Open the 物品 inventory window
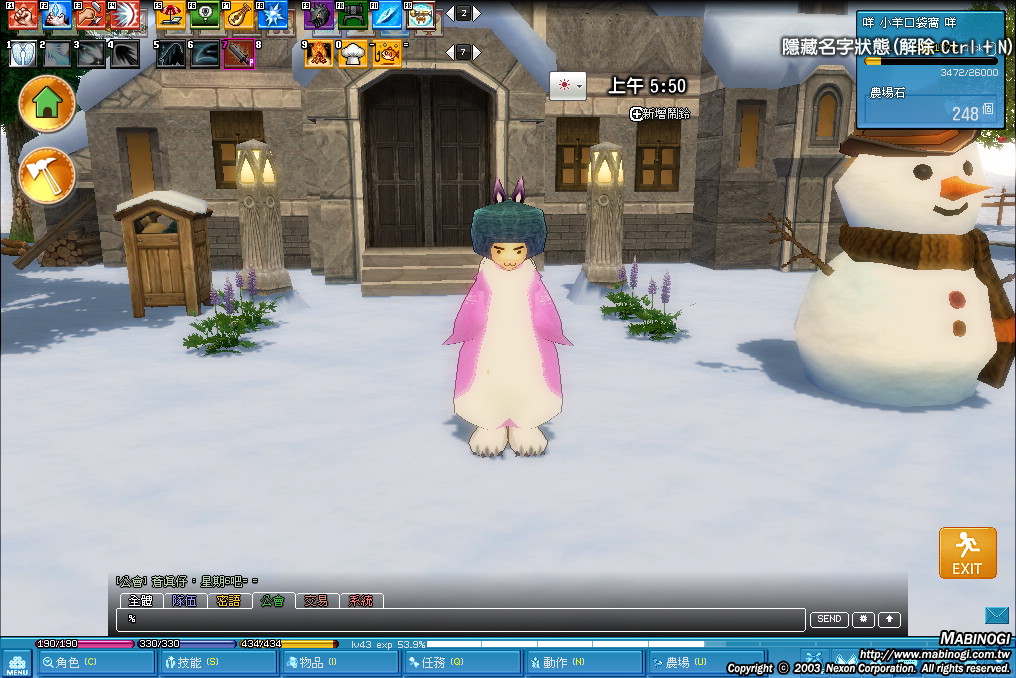 pos(339,662)
